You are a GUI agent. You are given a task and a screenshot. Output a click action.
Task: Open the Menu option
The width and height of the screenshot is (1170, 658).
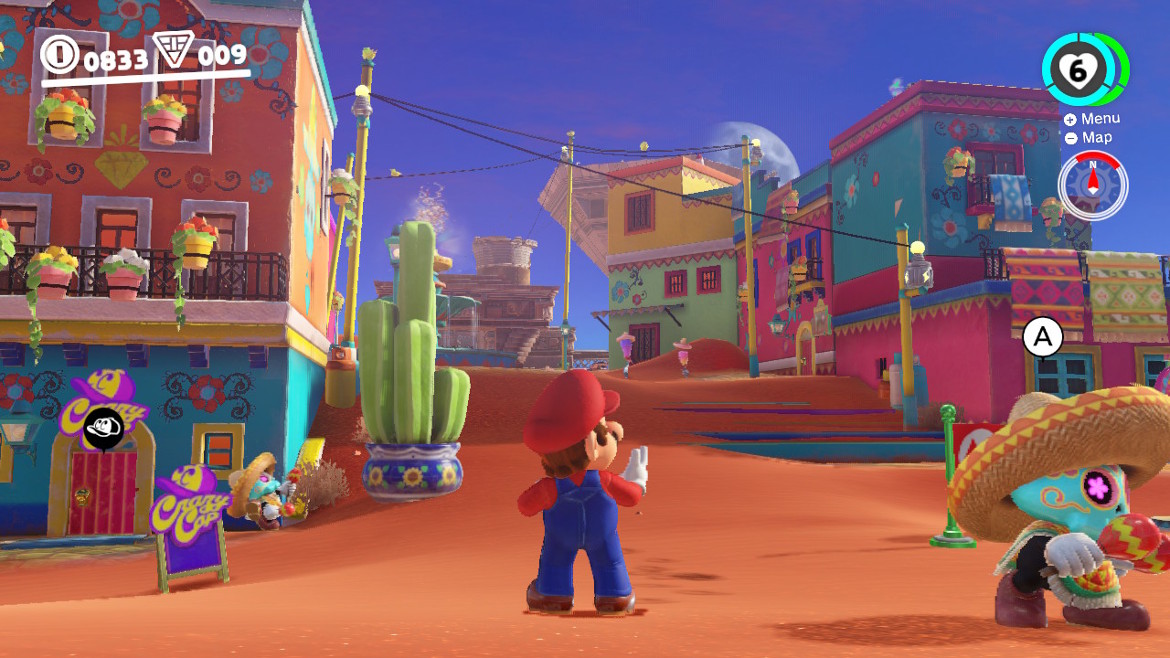pos(1092,119)
